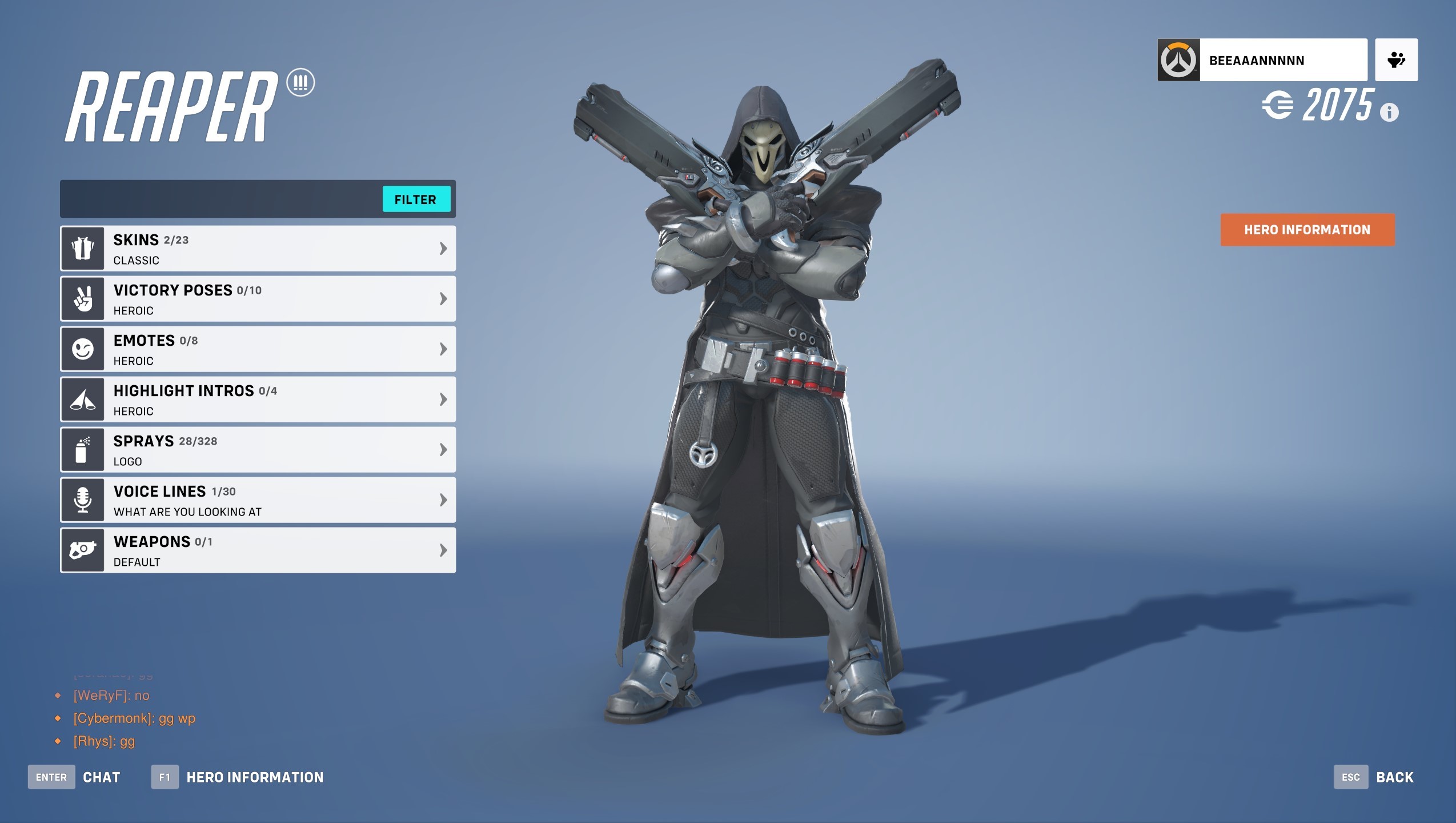Image resolution: width=1456 pixels, height=823 pixels.
Task: Click the Highlight Intros play-cone icon
Action: pyautogui.click(x=83, y=399)
